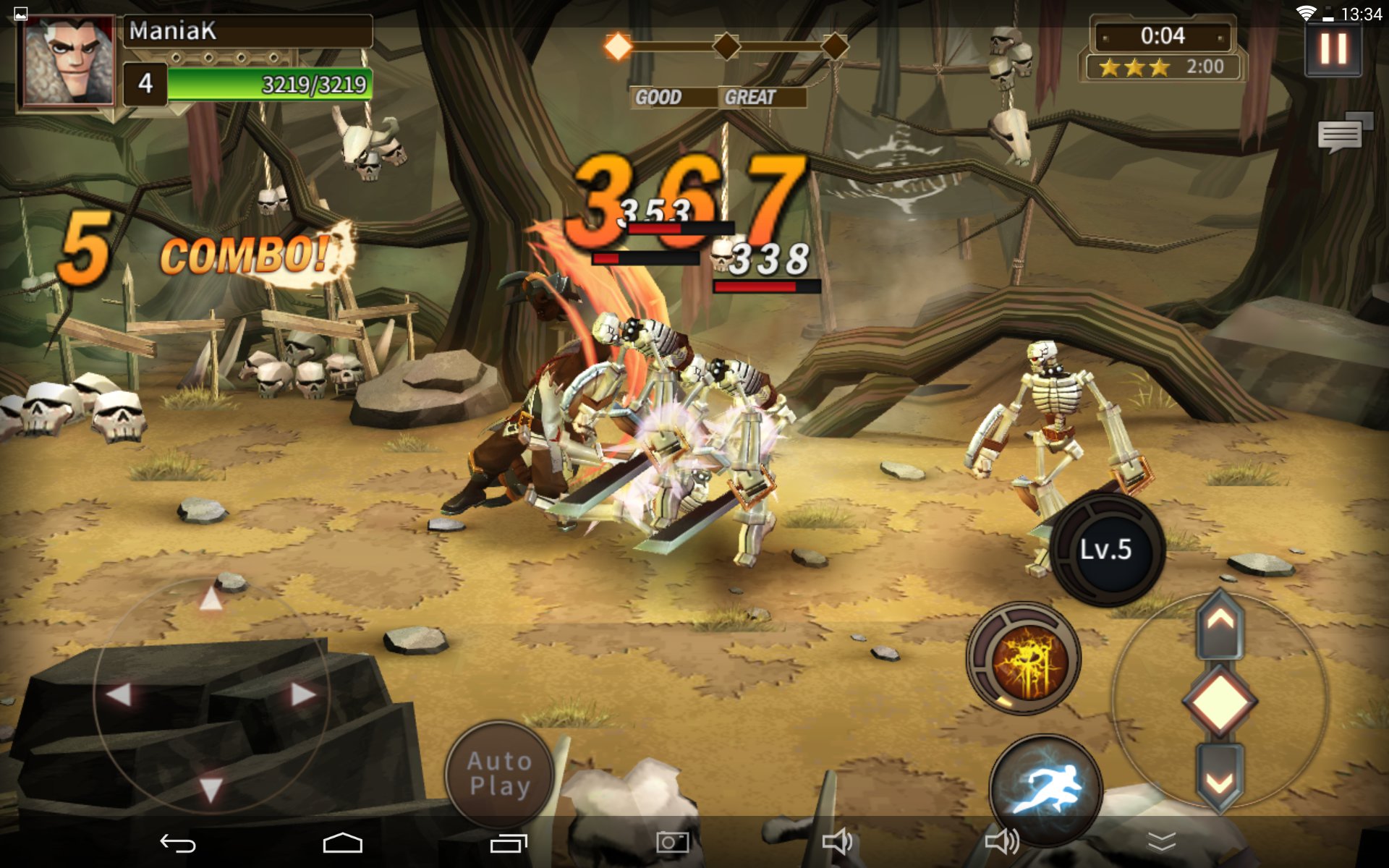Hit the diamond attack button
The height and width of the screenshot is (868, 1389).
pyautogui.click(x=1220, y=701)
